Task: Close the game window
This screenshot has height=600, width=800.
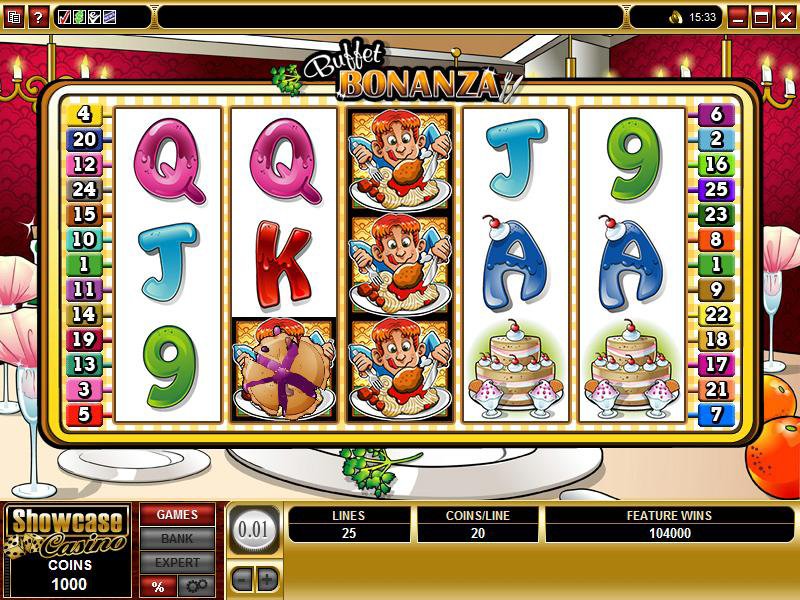Action: pyautogui.click(x=784, y=17)
